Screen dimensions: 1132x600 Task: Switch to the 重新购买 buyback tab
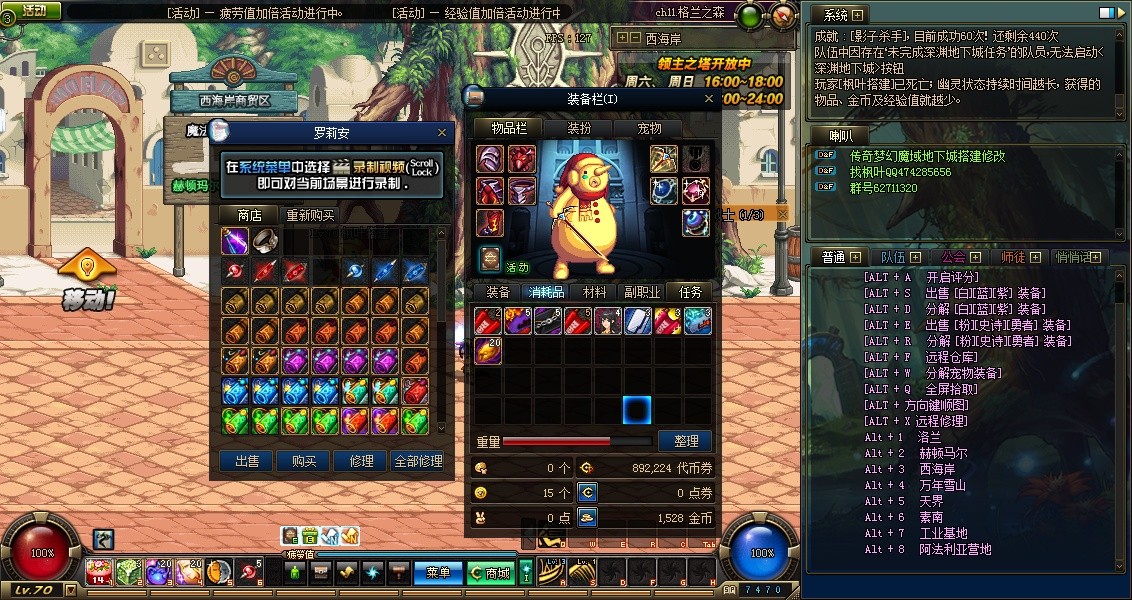[311, 215]
